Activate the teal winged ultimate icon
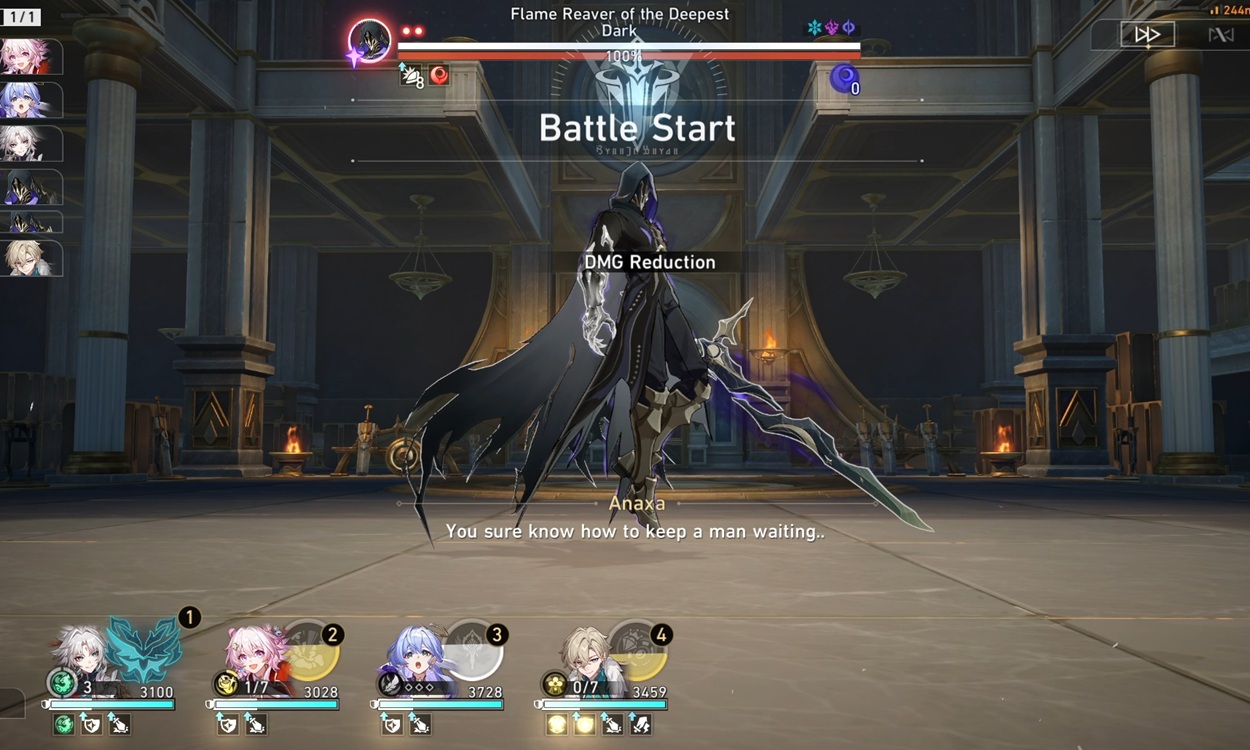The height and width of the screenshot is (750, 1250). pyautogui.click(x=144, y=650)
